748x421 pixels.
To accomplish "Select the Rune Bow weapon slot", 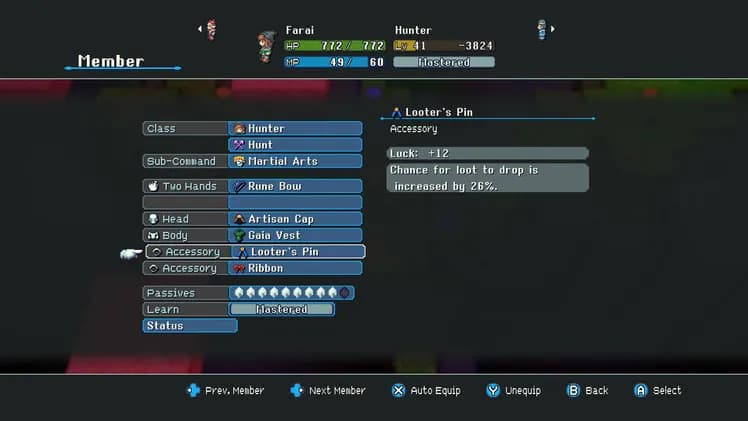I will [295, 186].
